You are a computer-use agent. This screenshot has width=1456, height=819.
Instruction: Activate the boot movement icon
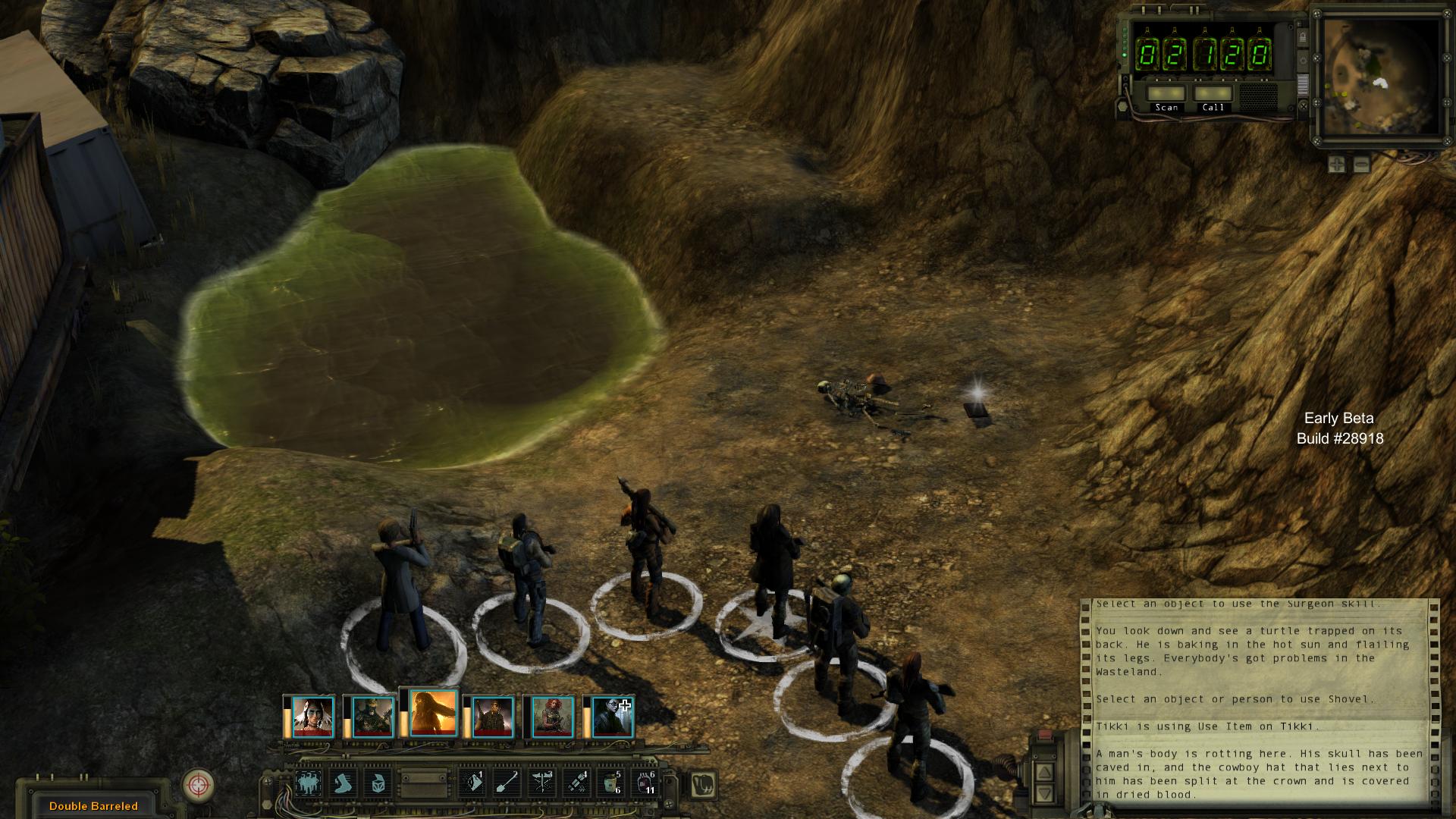pyautogui.click(x=344, y=783)
